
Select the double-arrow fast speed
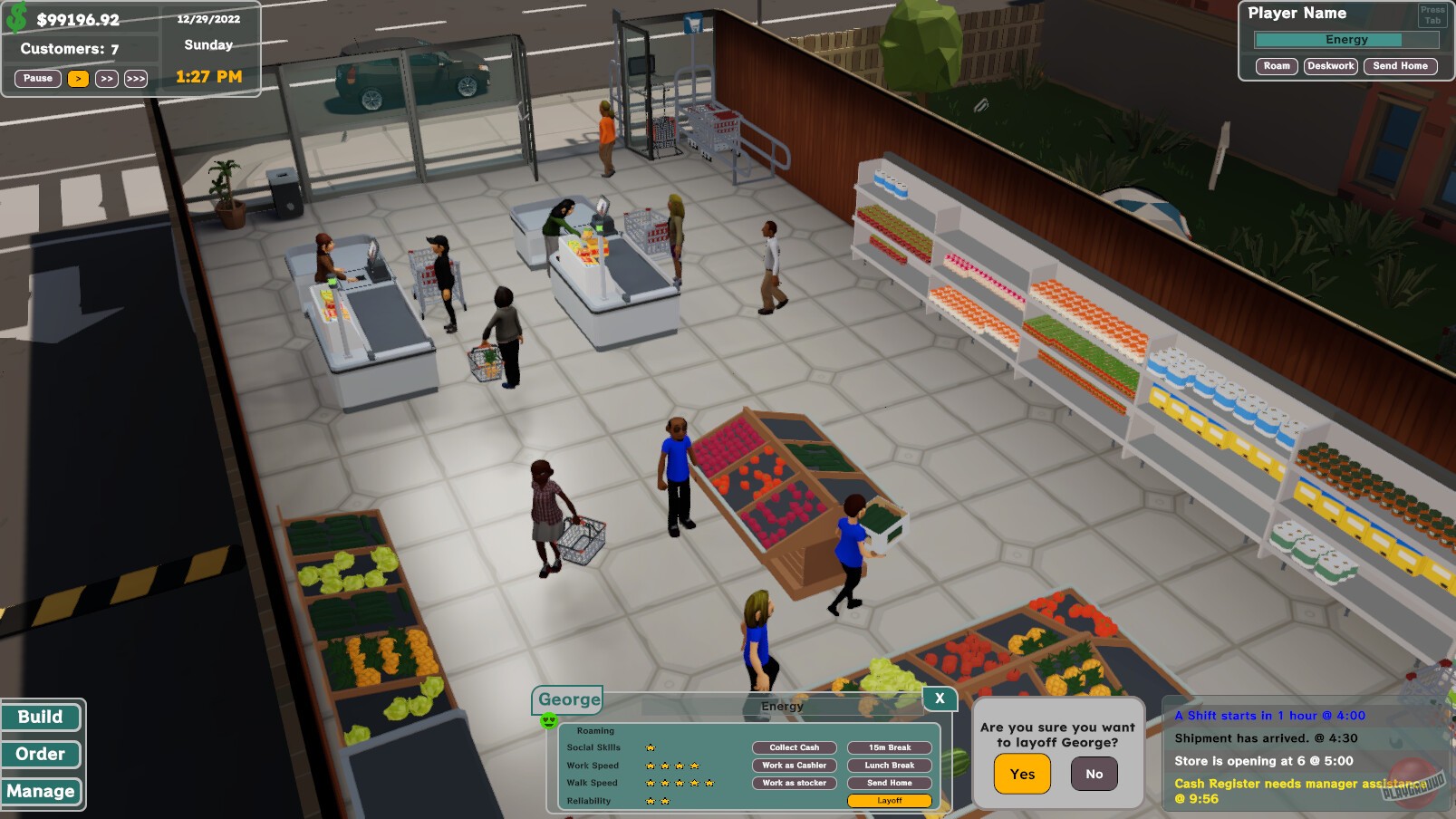[x=107, y=78]
